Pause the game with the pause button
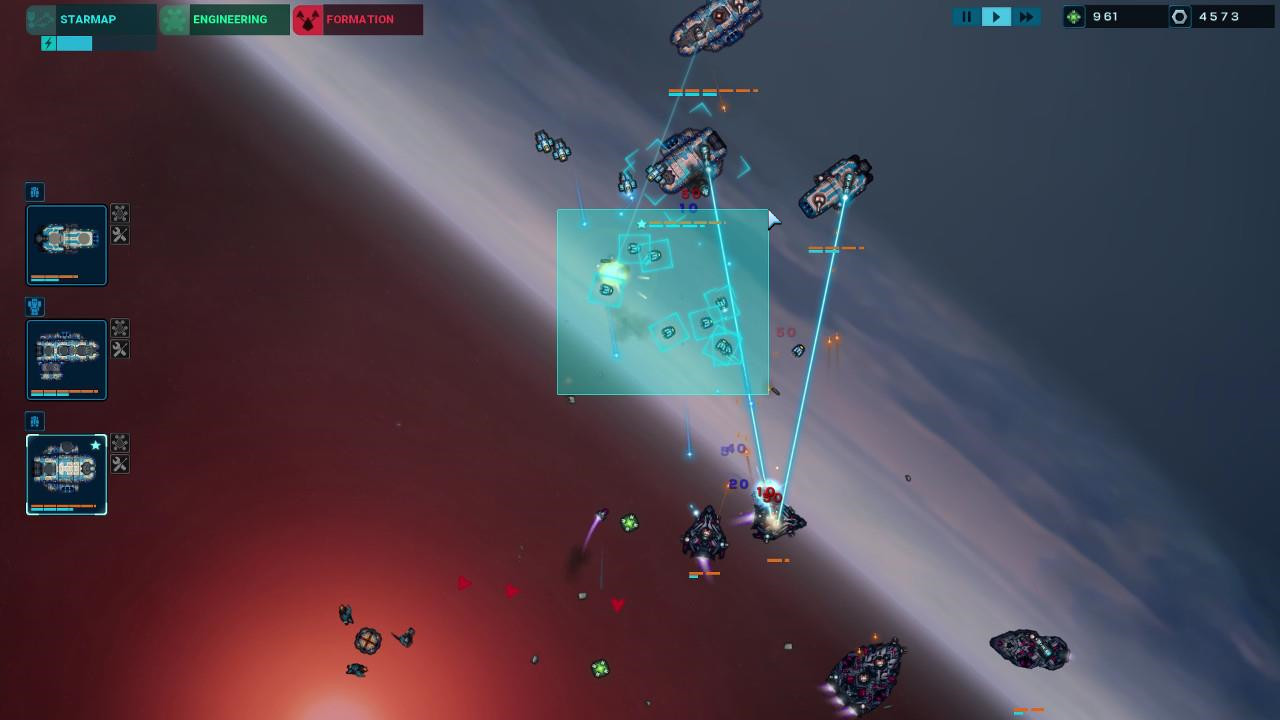The image size is (1280, 720). pyautogui.click(x=966, y=16)
